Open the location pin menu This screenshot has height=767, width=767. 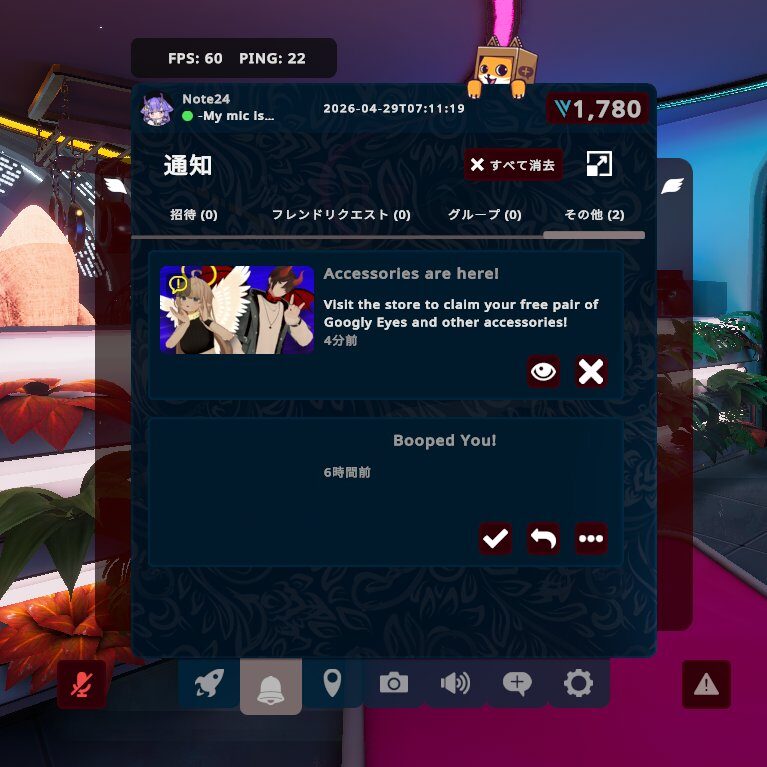[x=332, y=684]
